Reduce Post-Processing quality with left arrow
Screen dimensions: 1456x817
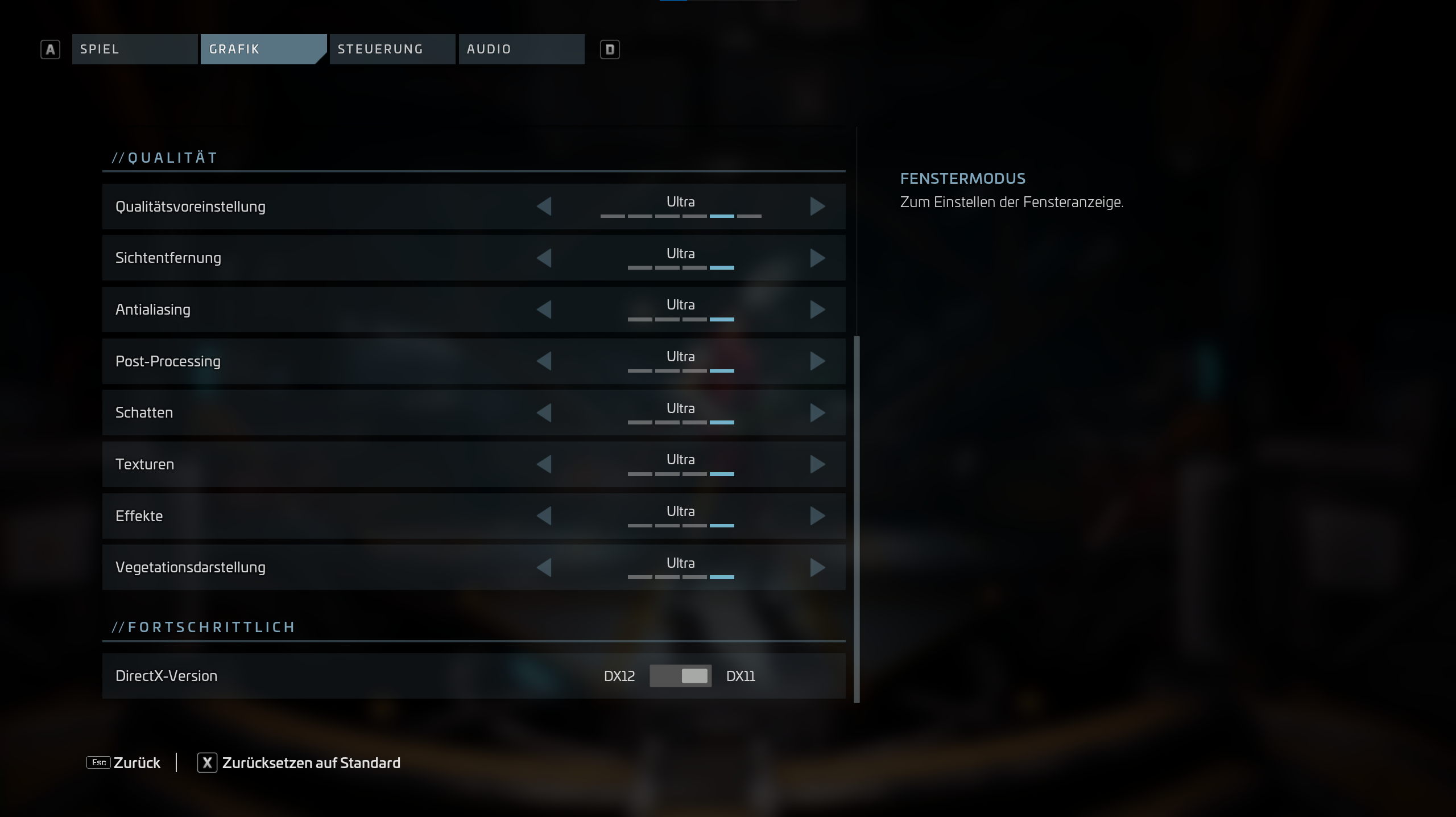coord(544,361)
